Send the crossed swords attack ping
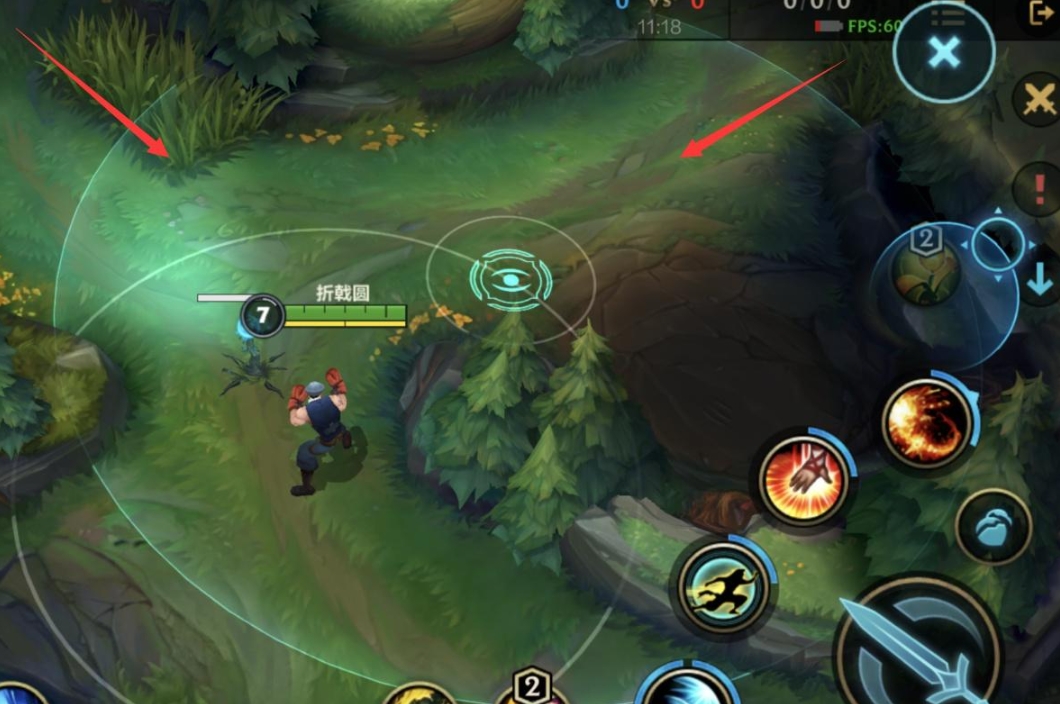This screenshot has width=1060, height=704. click(1039, 99)
